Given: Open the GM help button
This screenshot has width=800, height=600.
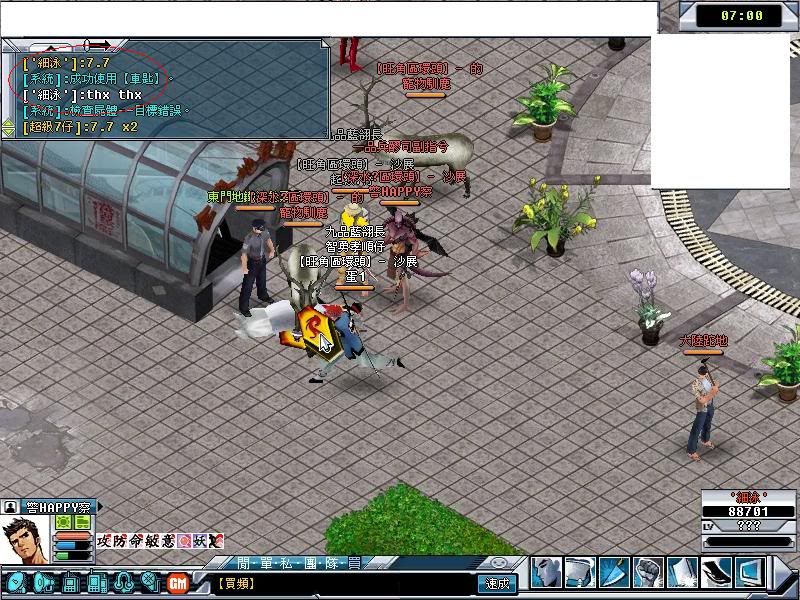Looking at the screenshot, I should click(179, 582).
